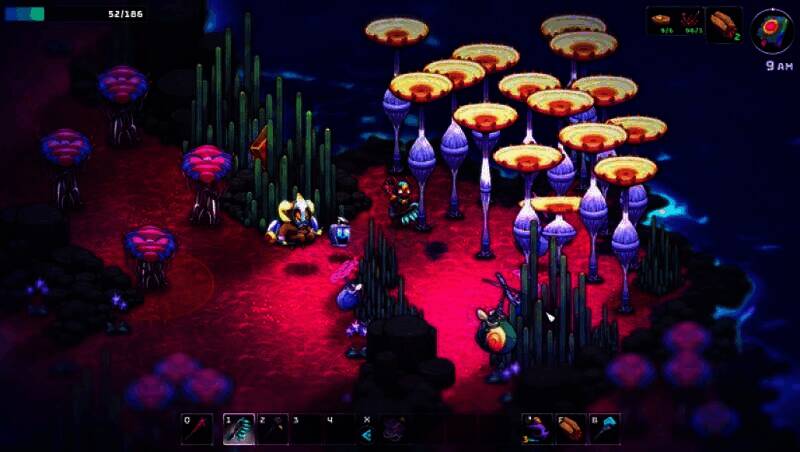This screenshot has width=800, height=452.
Task: Select the red spear in hotbar slot 0
Action: [x=197, y=429]
